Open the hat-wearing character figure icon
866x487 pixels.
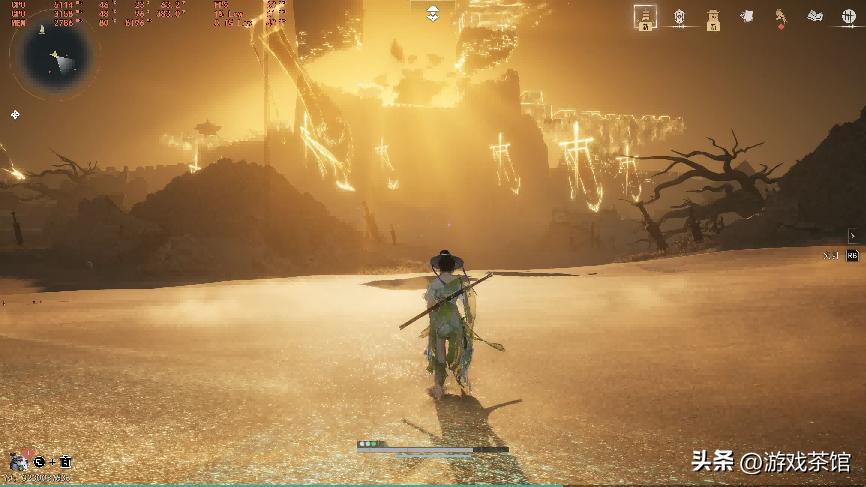tap(713, 16)
